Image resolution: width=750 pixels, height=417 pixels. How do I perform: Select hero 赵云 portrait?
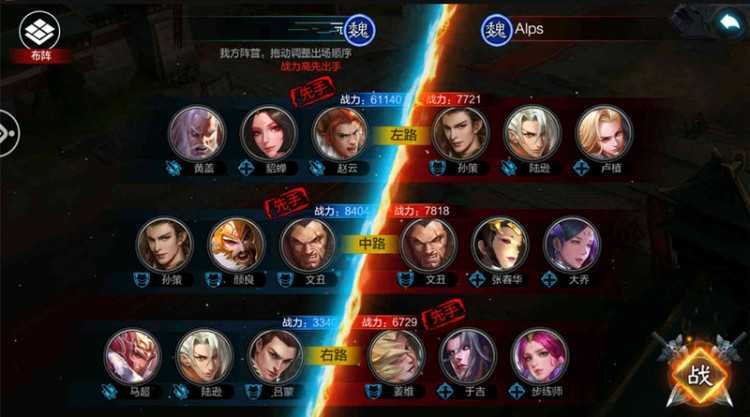click(x=340, y=133)
